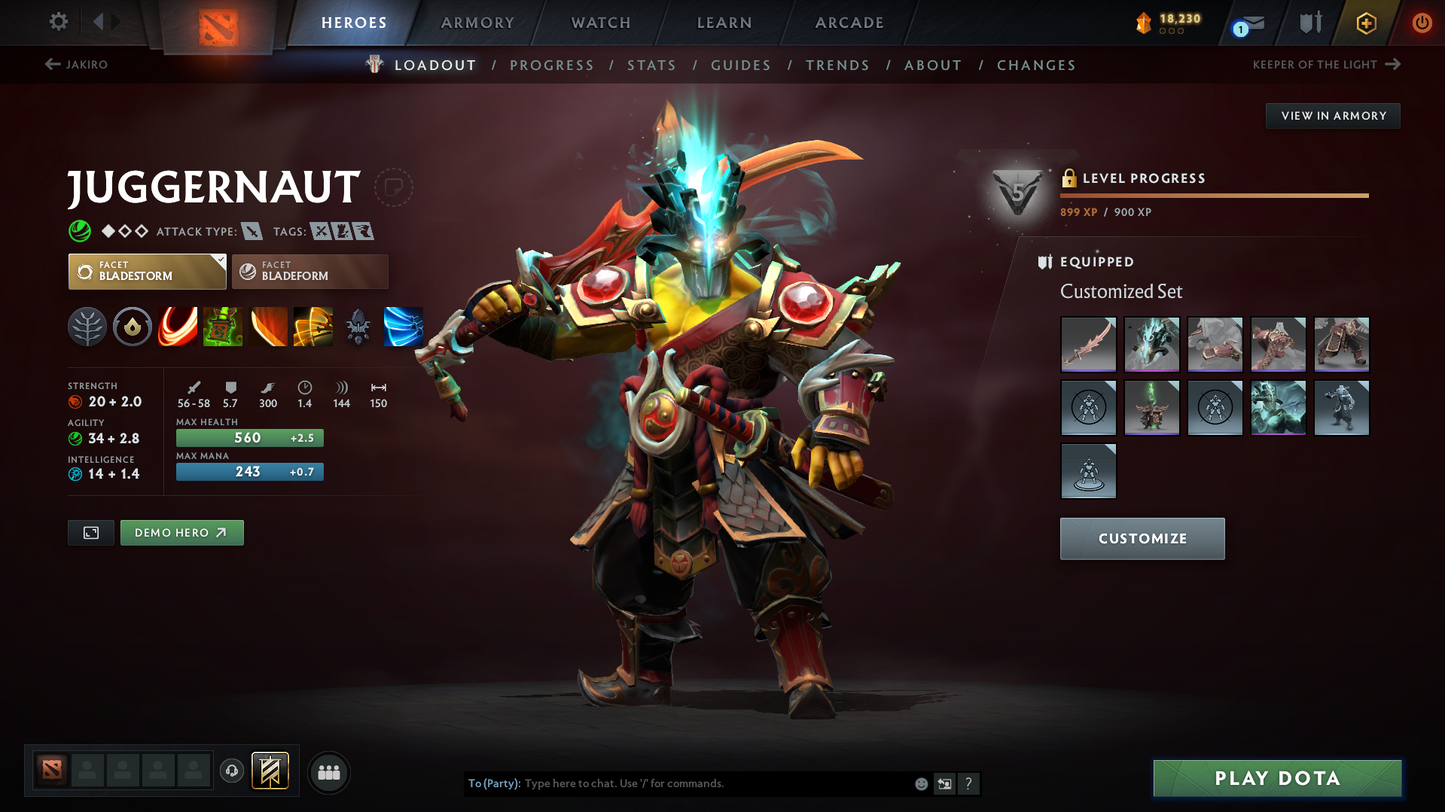
Task: Open the ARCADE menu item
Action: (x=849, y=22)
